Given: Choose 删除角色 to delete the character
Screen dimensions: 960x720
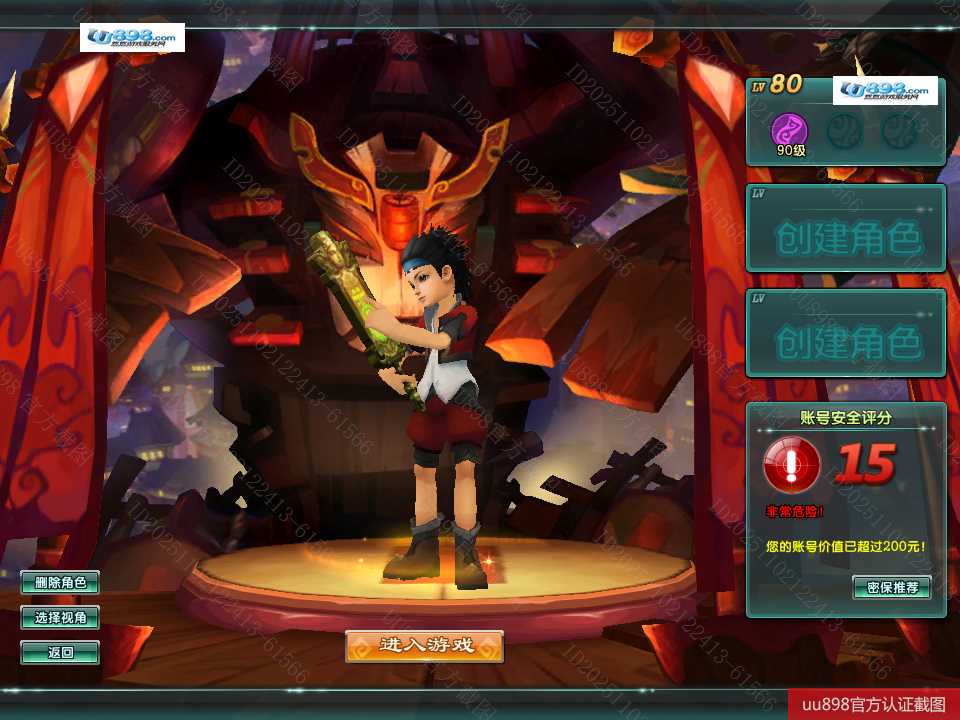Looking at the screenshot, I should point(60,582).
